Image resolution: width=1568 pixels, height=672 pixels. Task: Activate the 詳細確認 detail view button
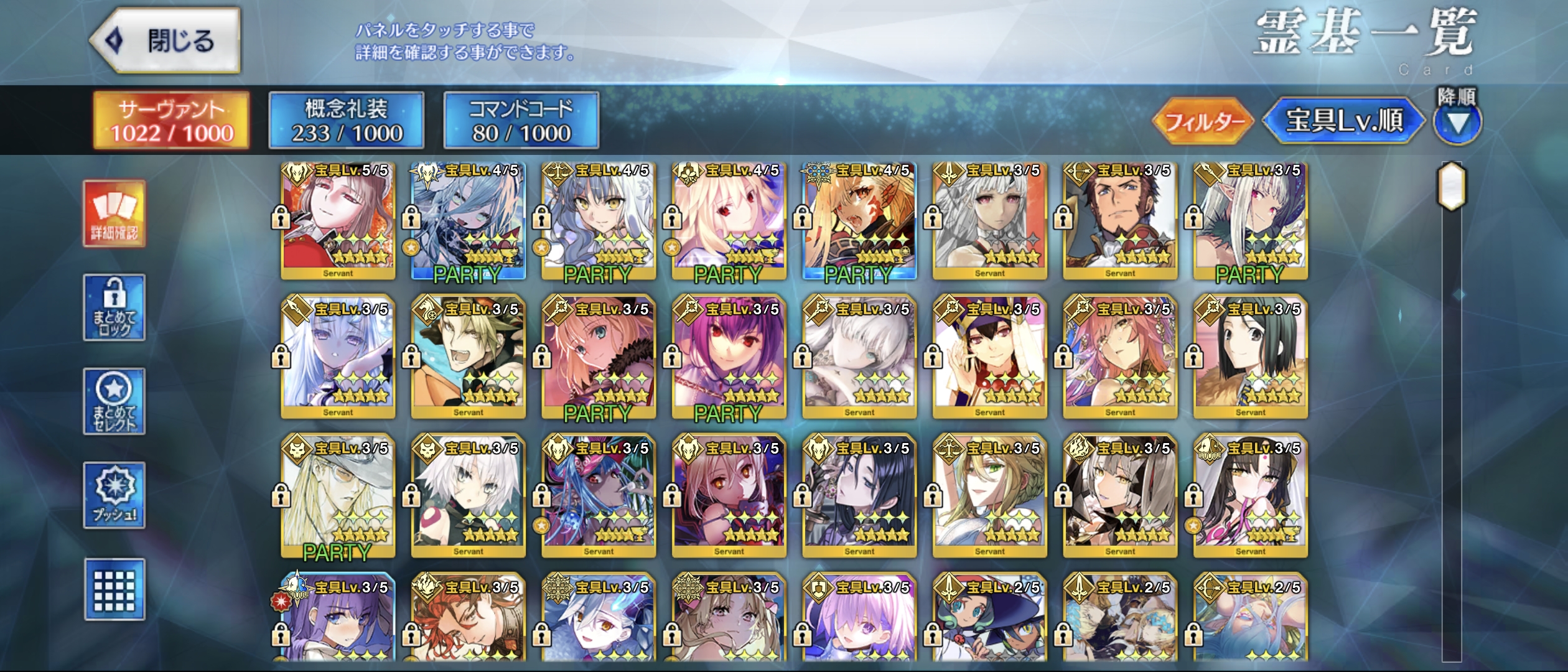coord(114,213)
